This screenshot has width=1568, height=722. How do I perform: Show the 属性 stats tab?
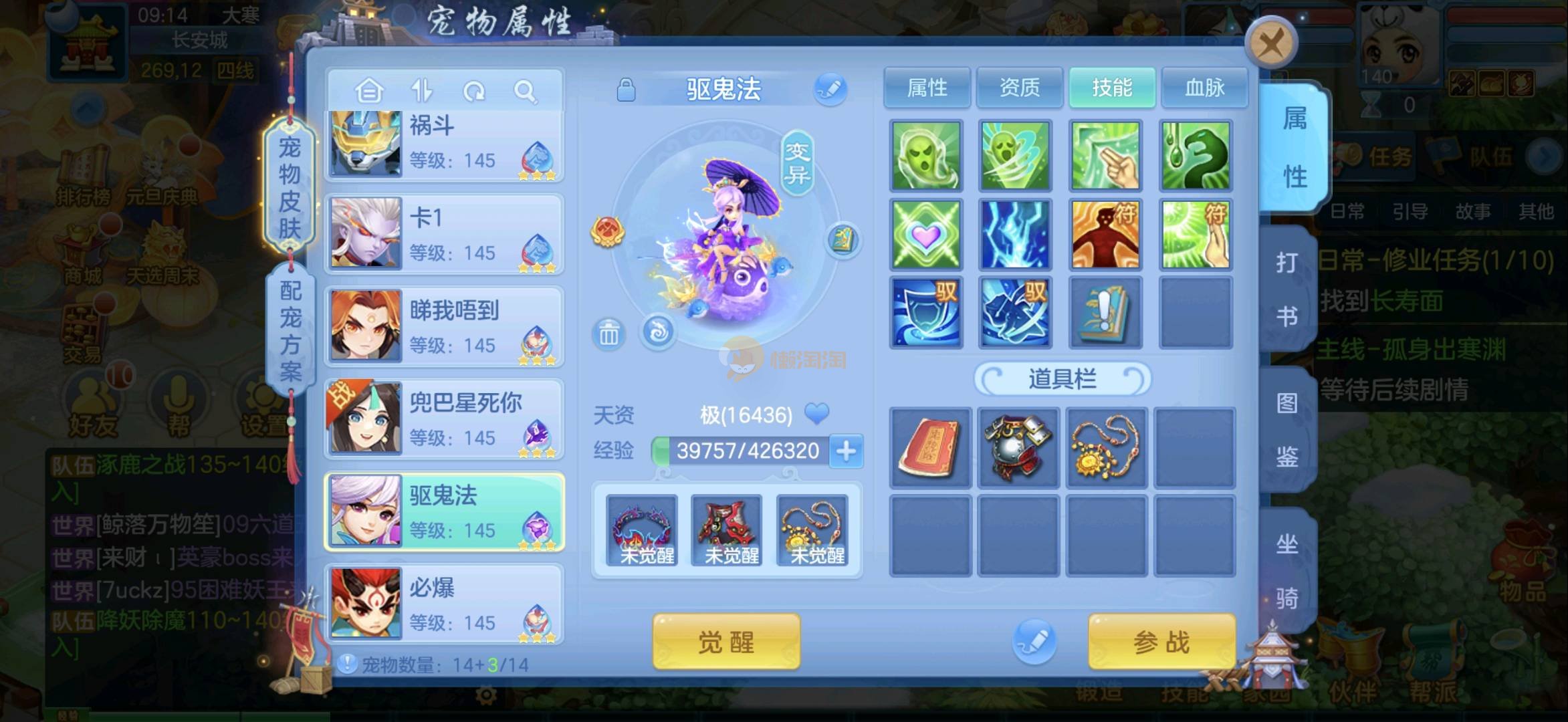coord(927,88)
